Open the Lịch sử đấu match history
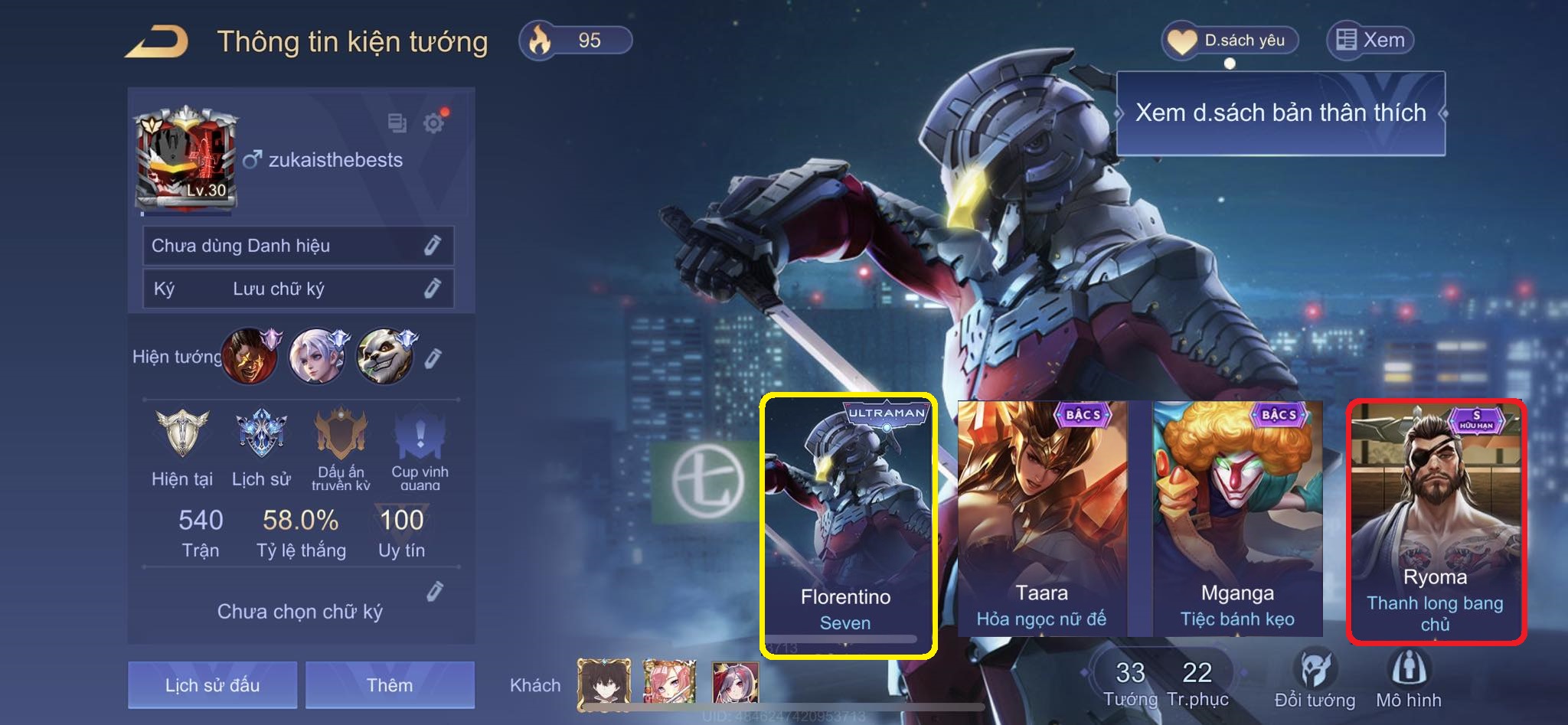The image size is (1568, 725). click(212, 684)
